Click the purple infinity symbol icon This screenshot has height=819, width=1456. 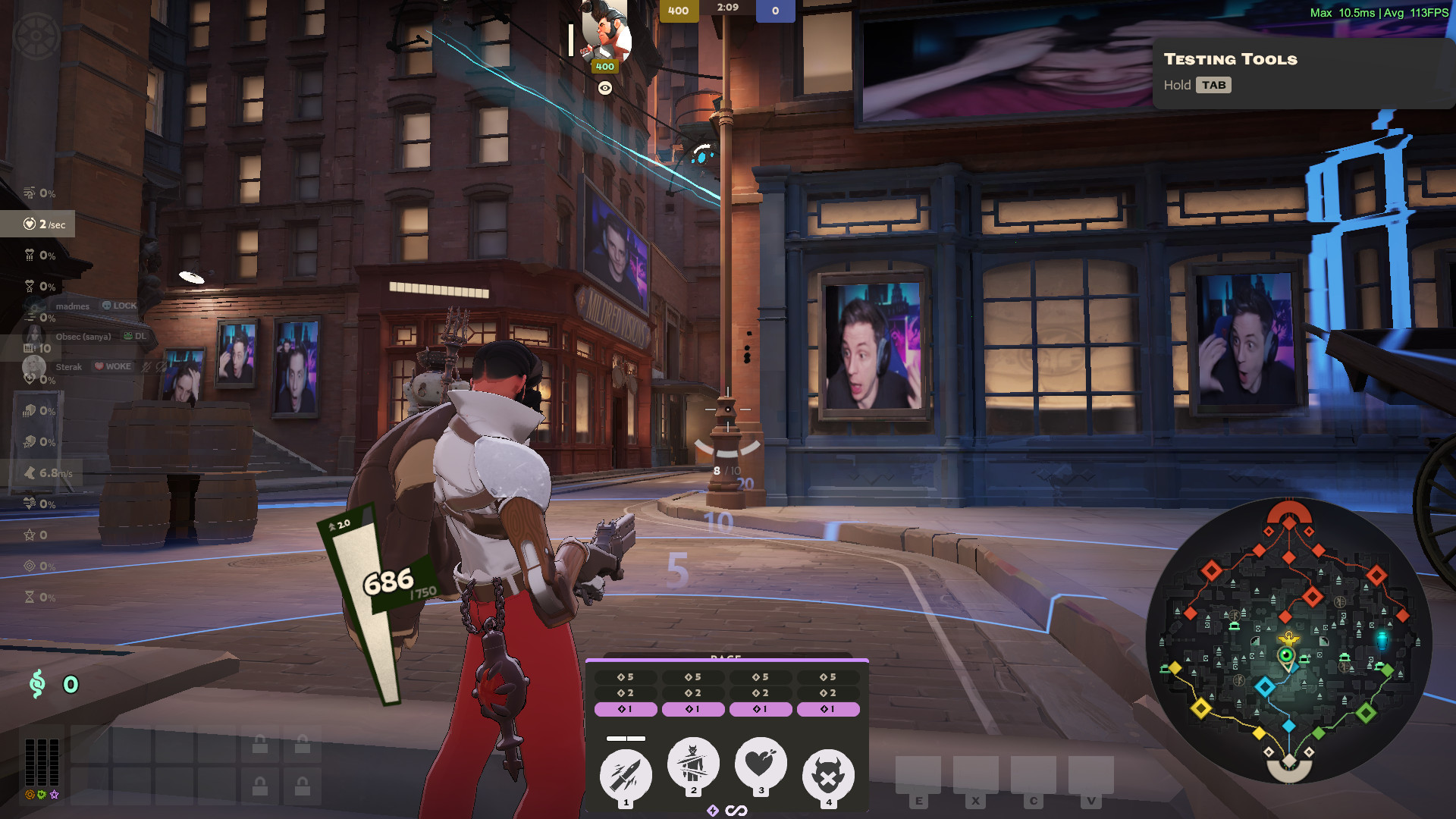click(x=736, y=811)
